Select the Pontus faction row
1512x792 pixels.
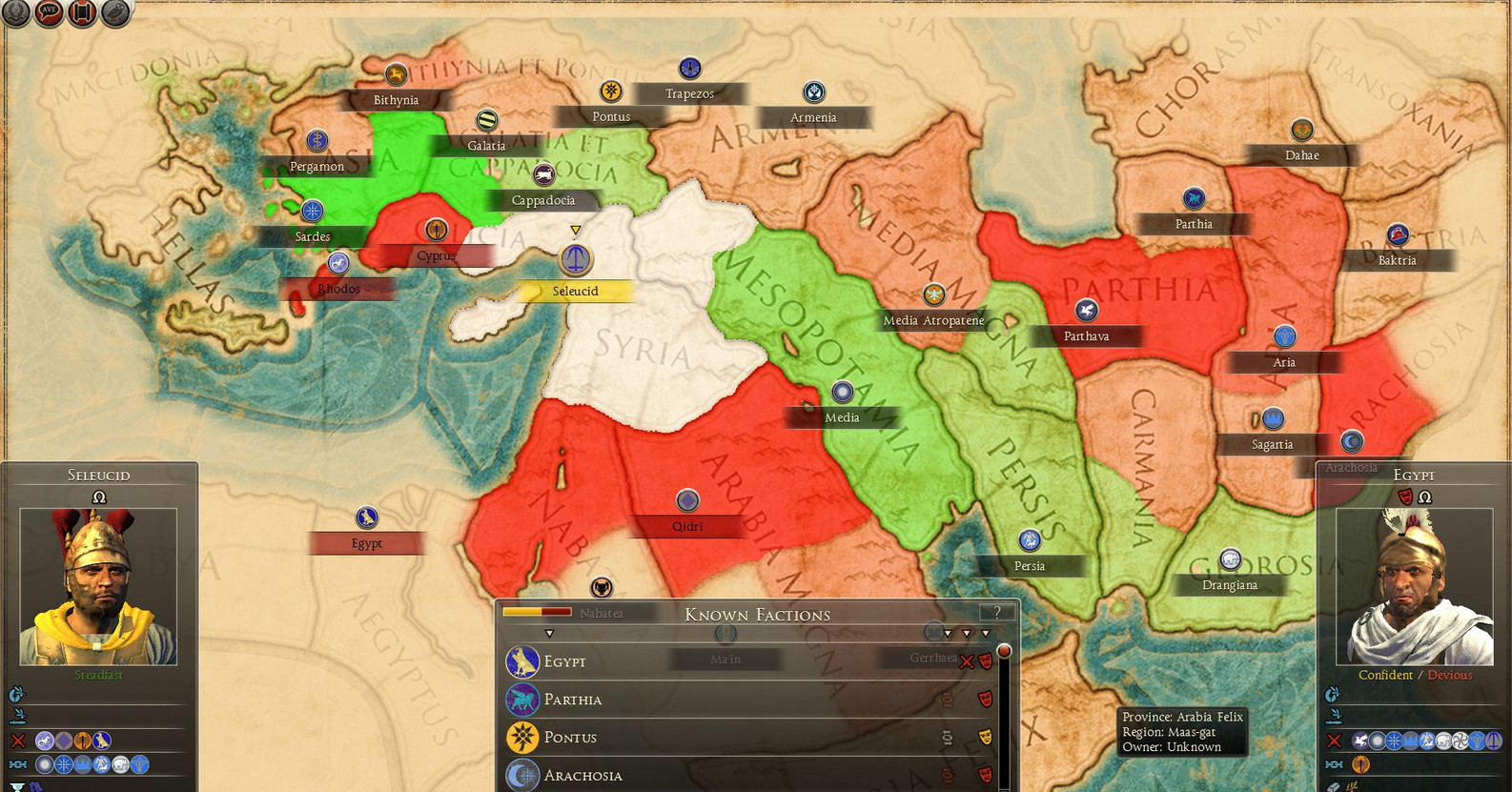point(570,738)
